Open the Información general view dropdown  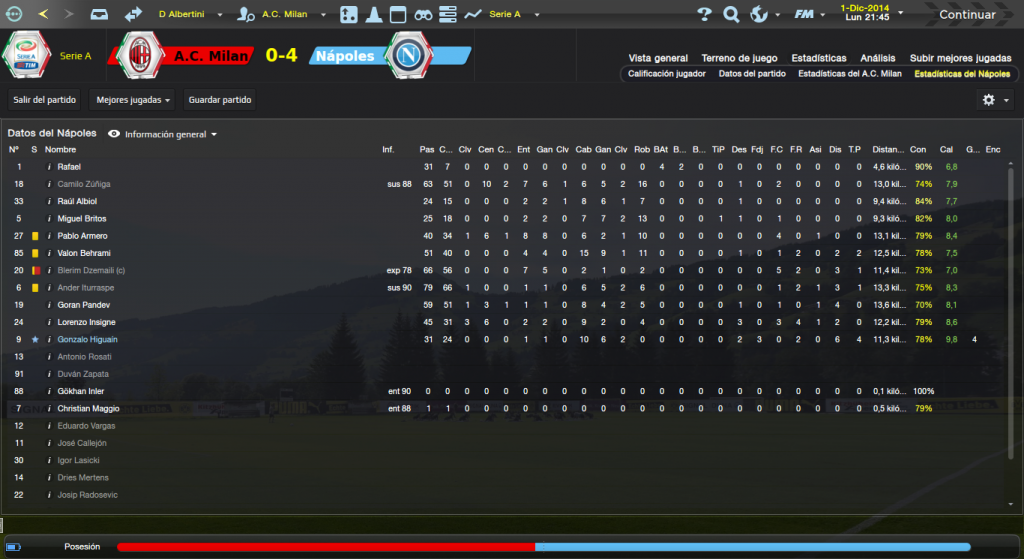coord(163,133)
